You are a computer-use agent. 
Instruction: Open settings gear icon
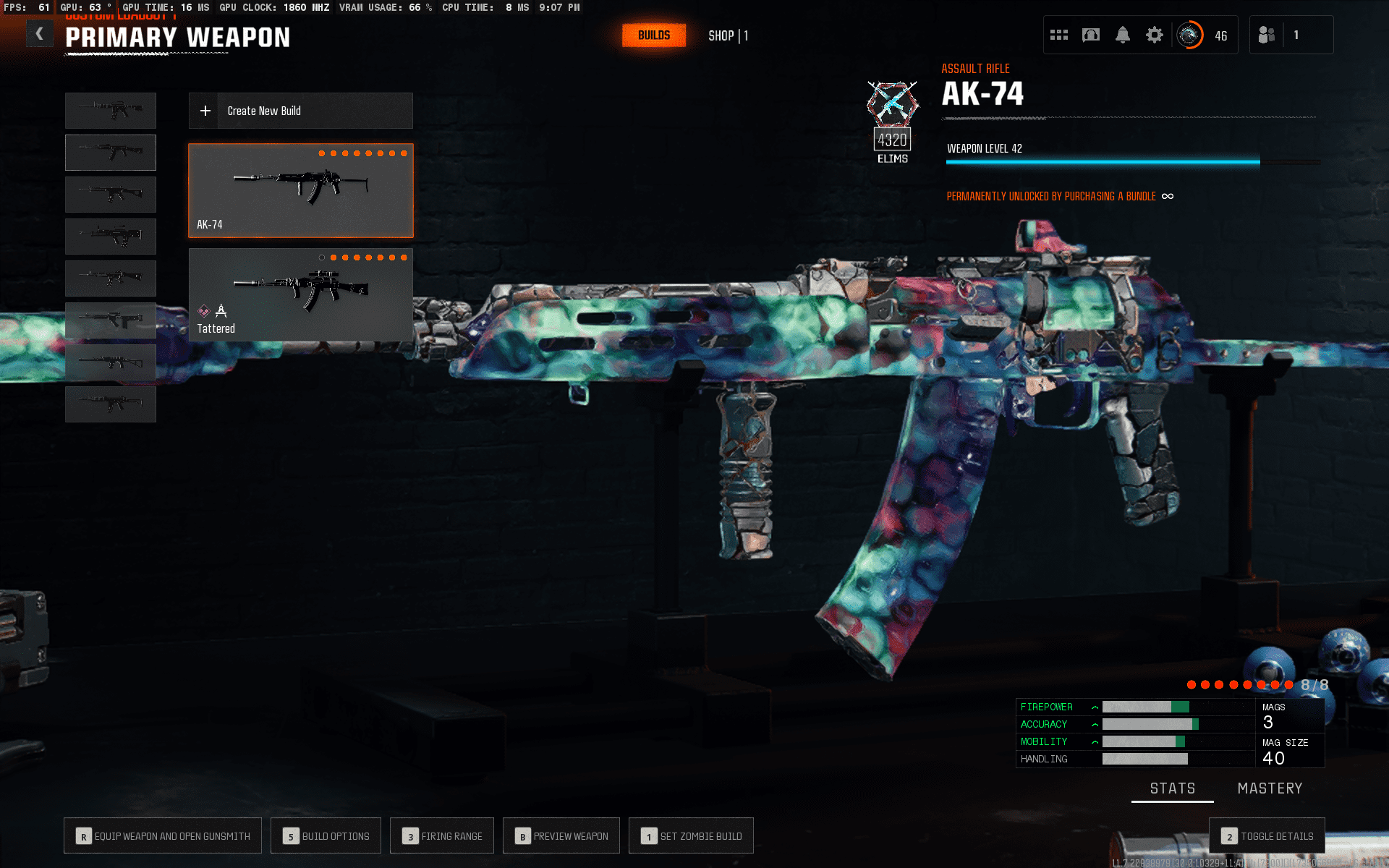[x=1154, y=35]
